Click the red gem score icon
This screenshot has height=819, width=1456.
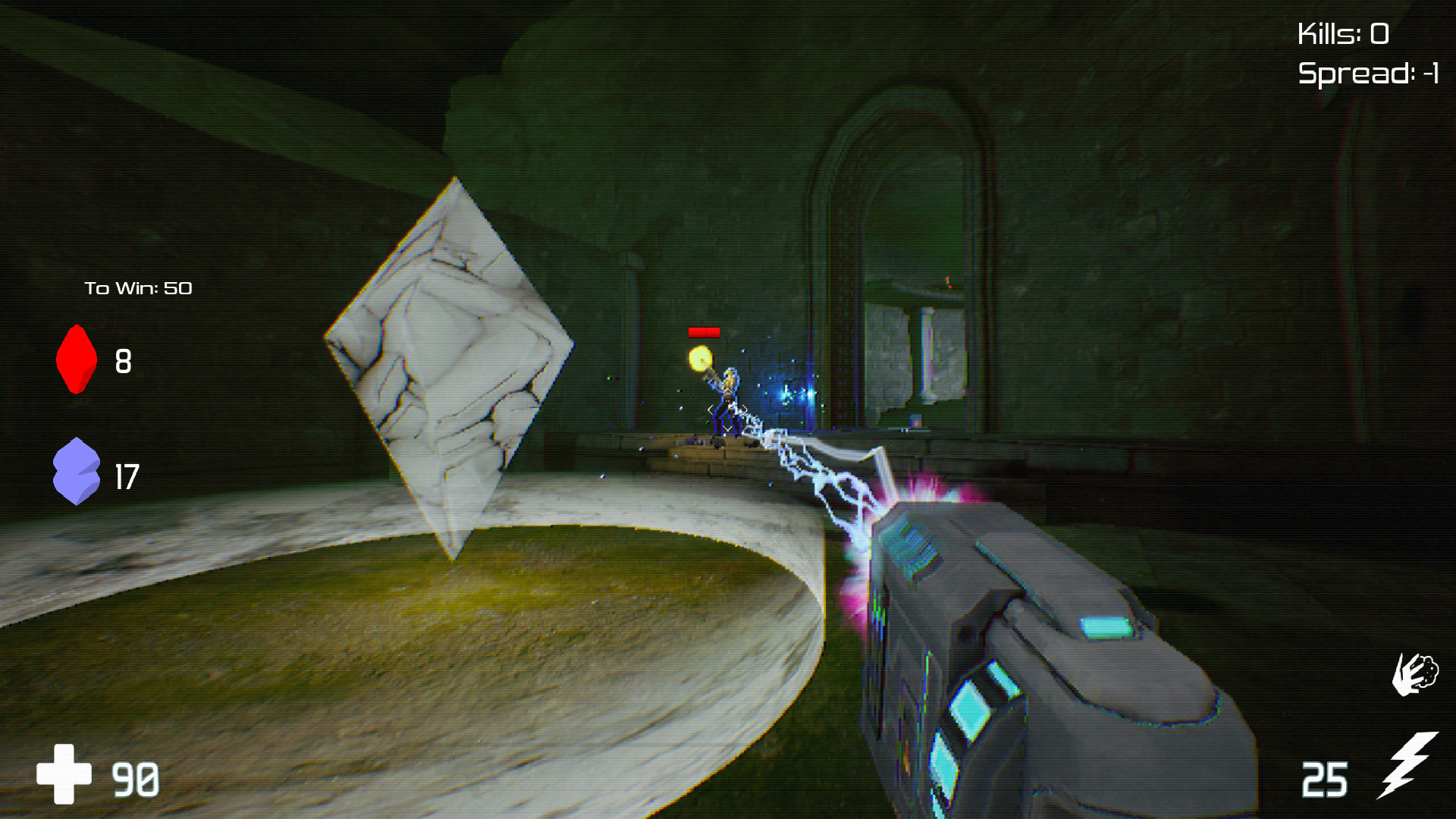click(x=76, y=360)
